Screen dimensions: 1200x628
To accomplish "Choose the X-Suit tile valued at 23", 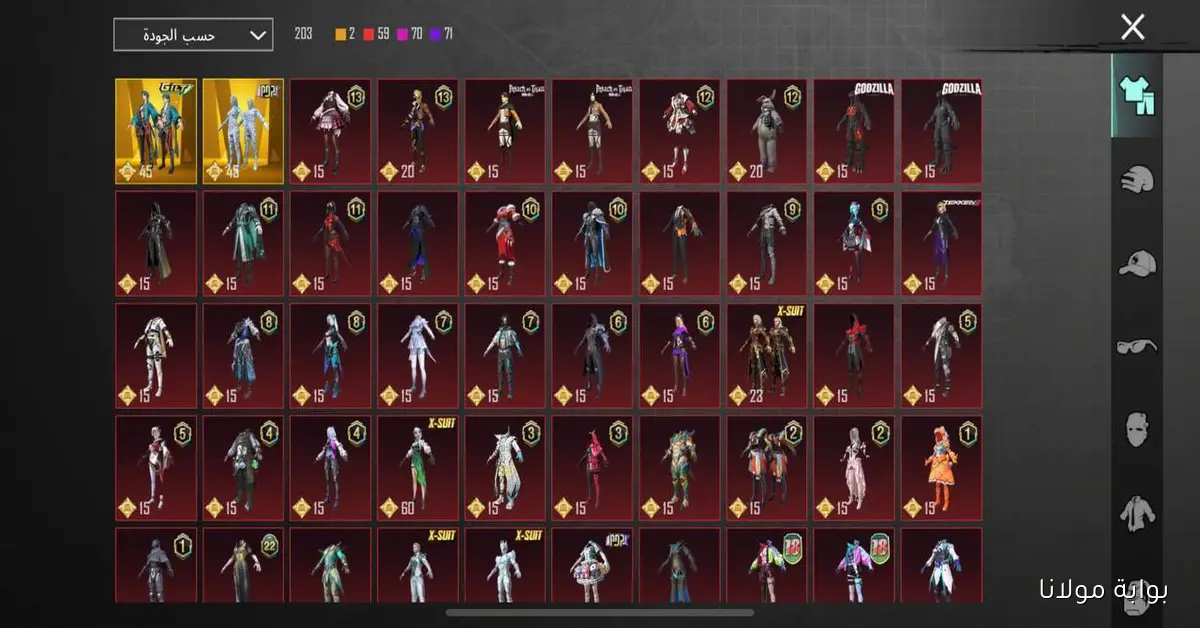I will click(767, 356).
